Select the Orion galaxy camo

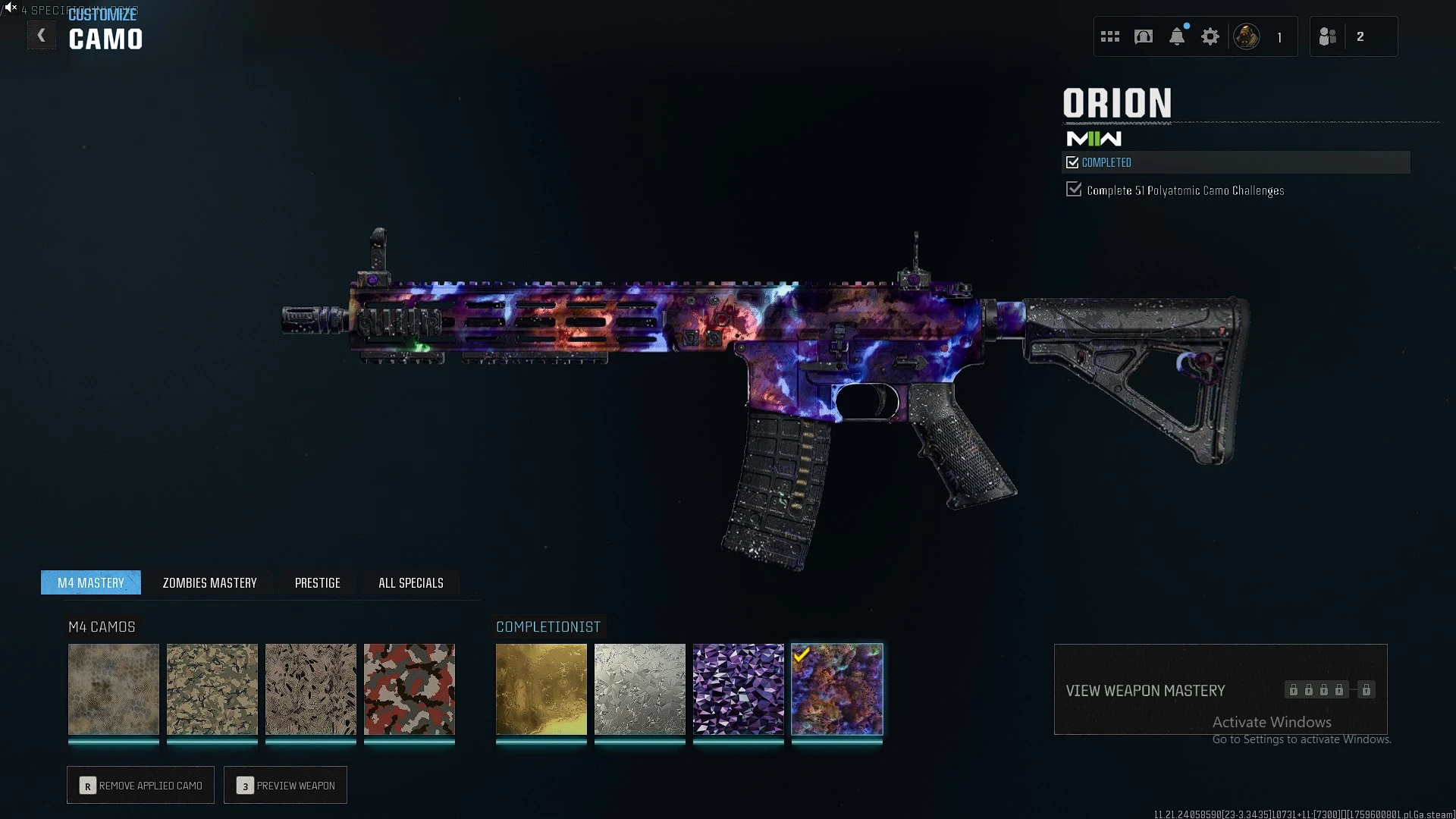[837, 689]
